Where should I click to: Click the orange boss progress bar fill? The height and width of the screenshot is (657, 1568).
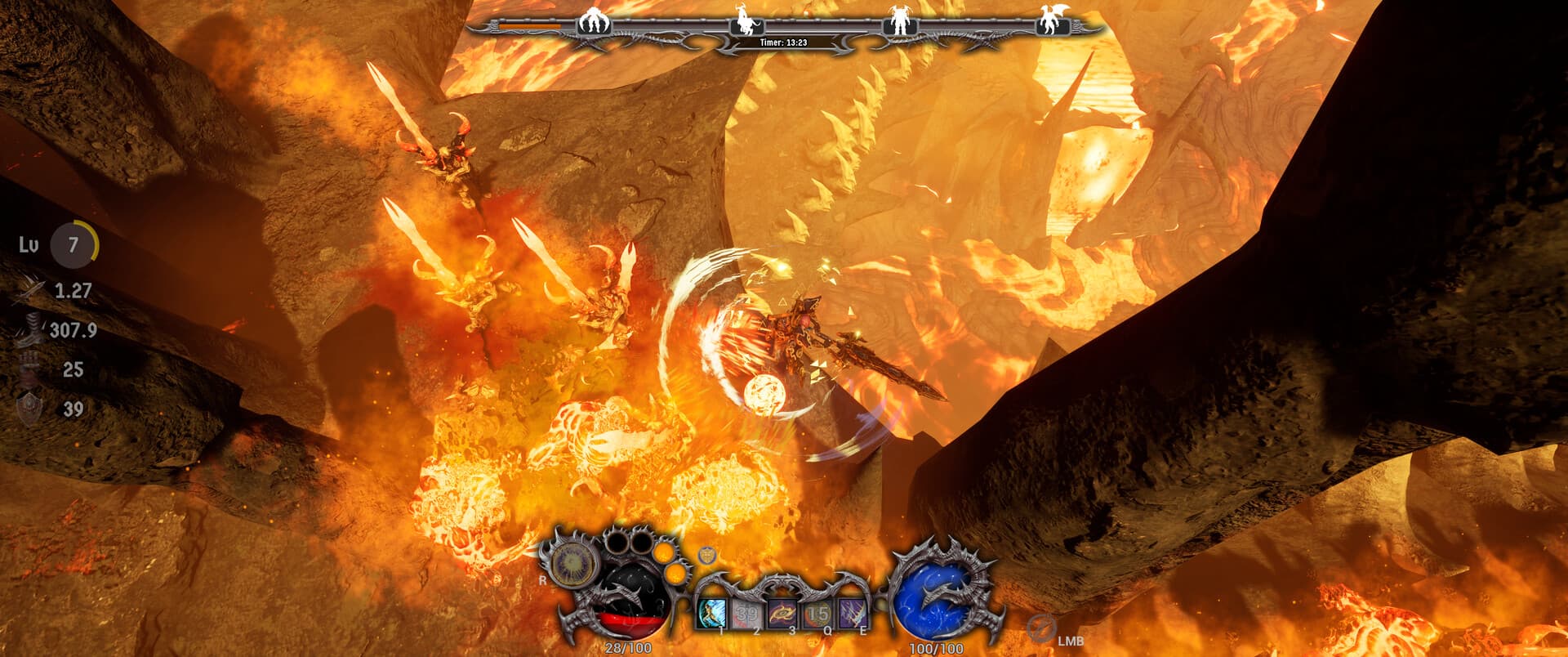click(x=529, y=24)
